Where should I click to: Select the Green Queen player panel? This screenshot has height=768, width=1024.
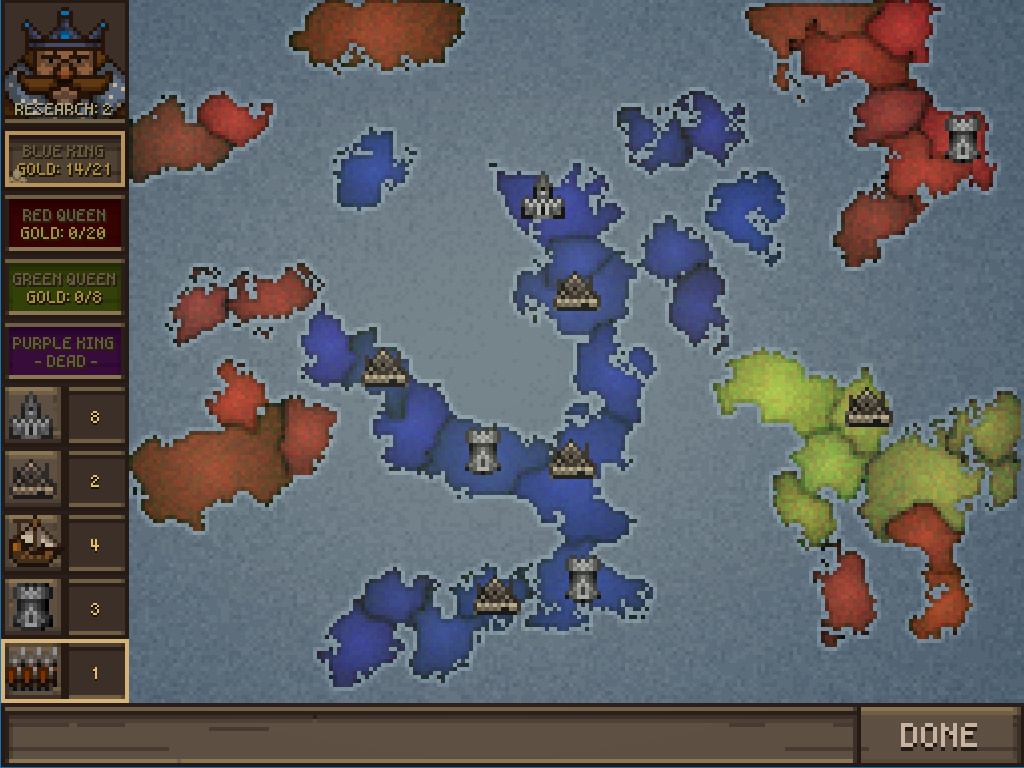(x=64, y=288)
